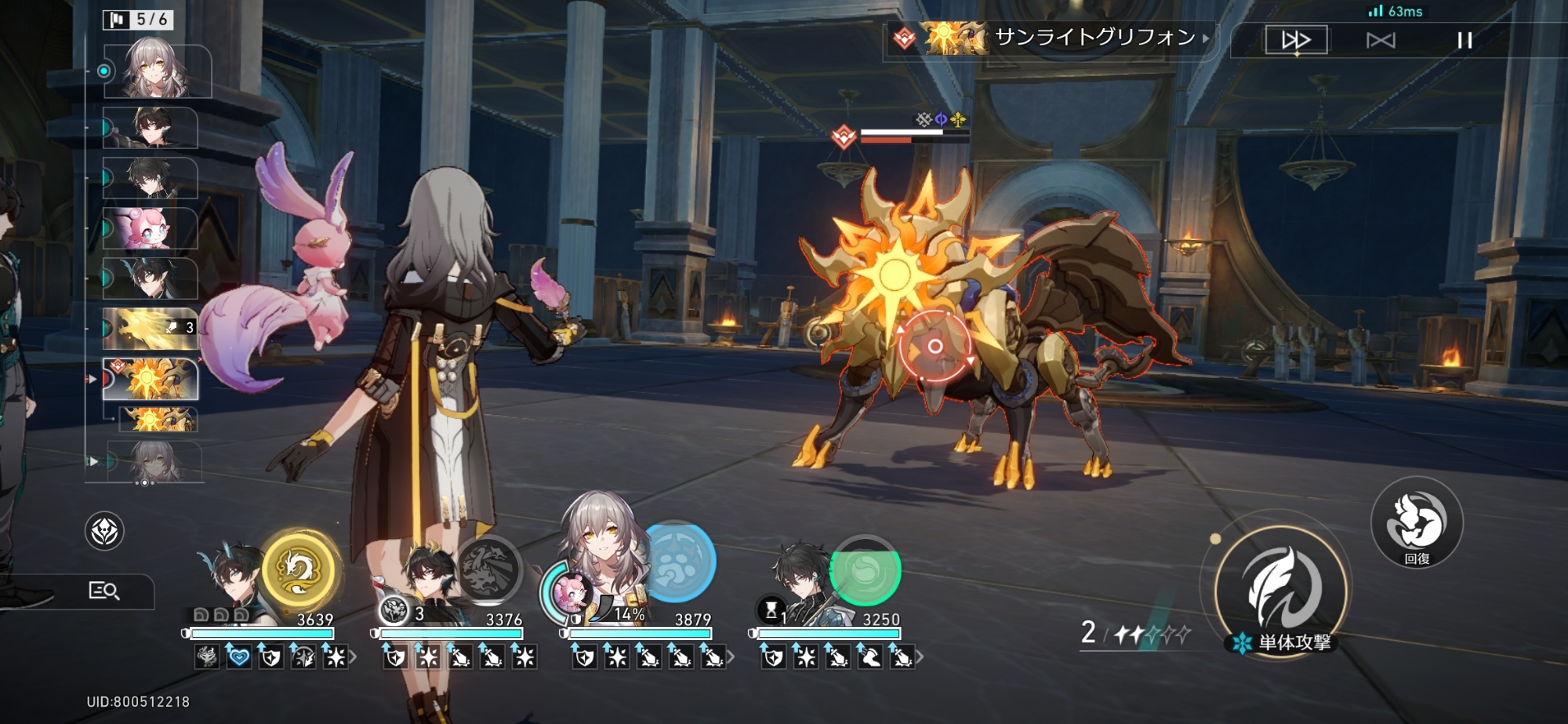
Task: Toggle the battle speed-up button
Action: coord(1296,39)
